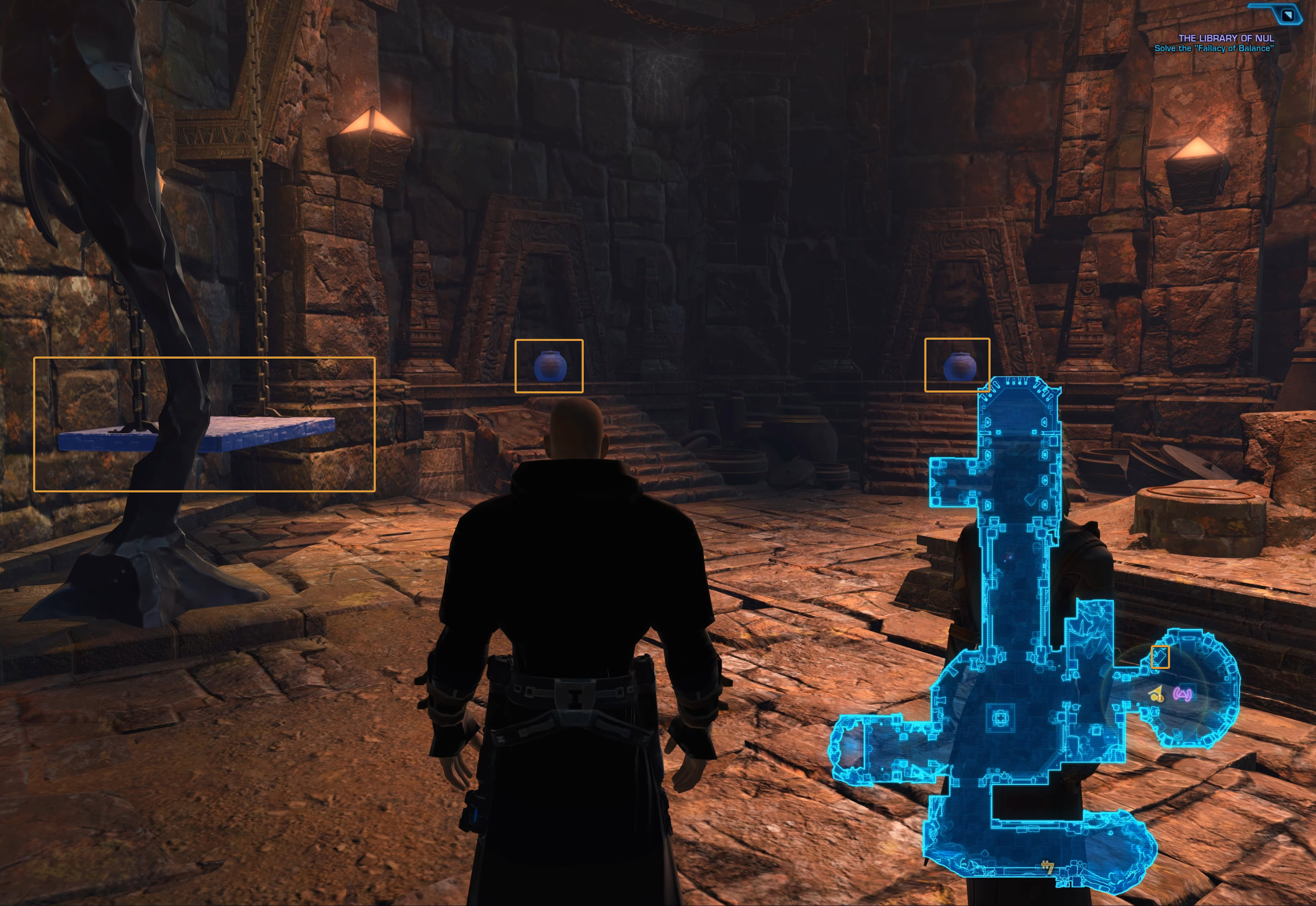Collapse the mission tracker with its arrow

(x=1288, y=16)
